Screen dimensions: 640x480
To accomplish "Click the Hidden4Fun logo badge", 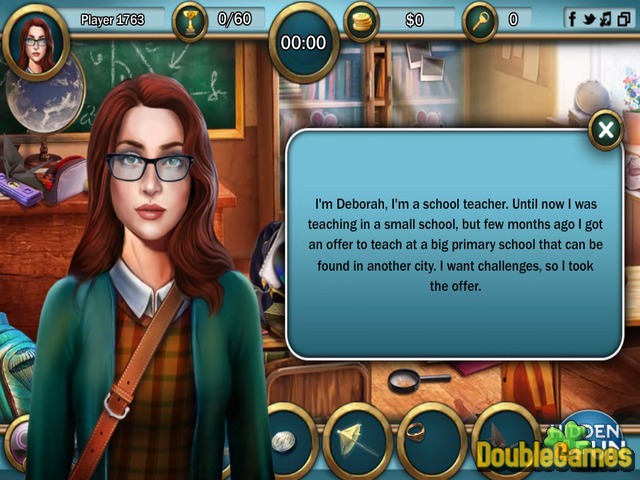I will coord(601,428).
